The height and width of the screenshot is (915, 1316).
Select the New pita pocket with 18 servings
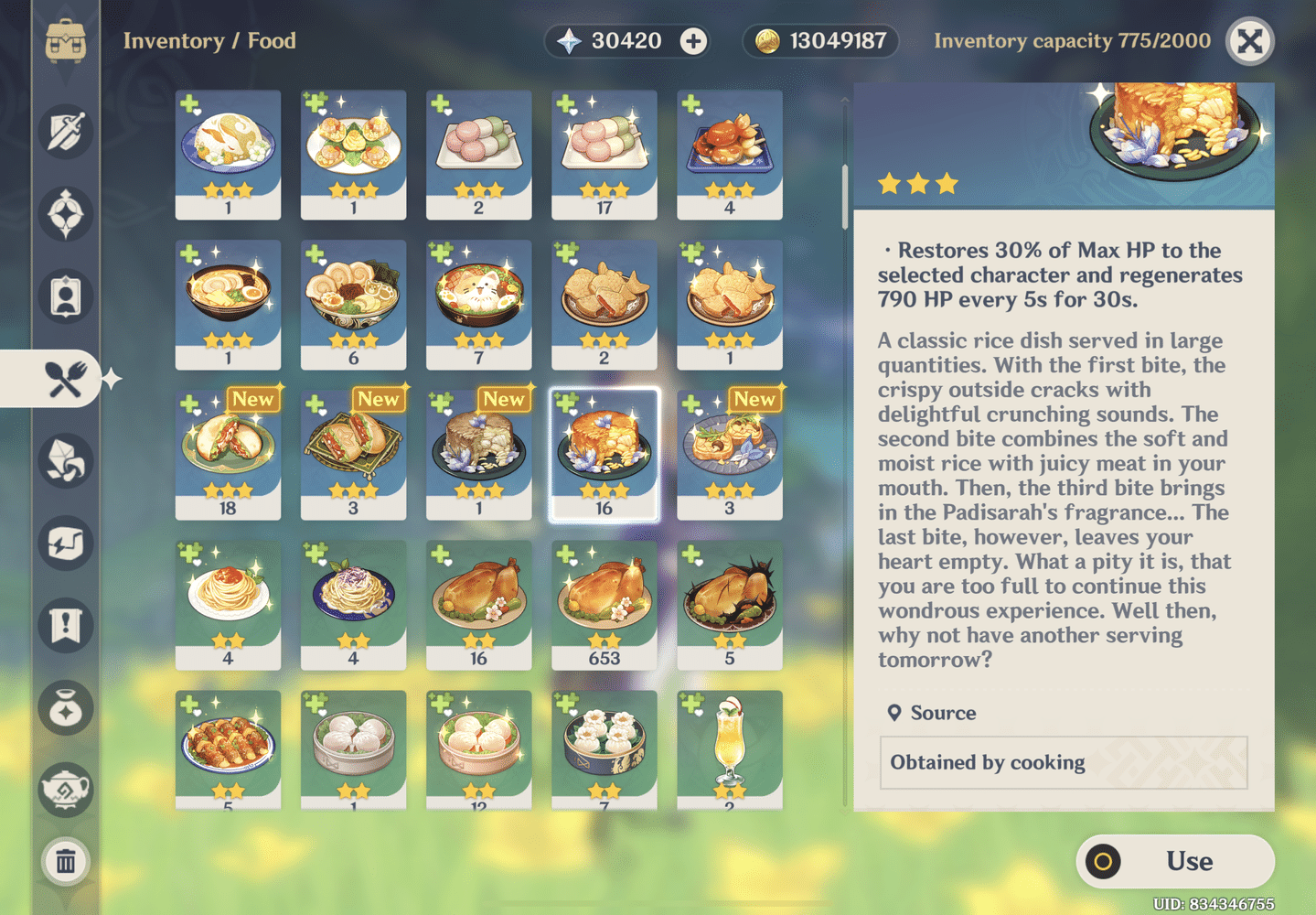tap(228, 455)
